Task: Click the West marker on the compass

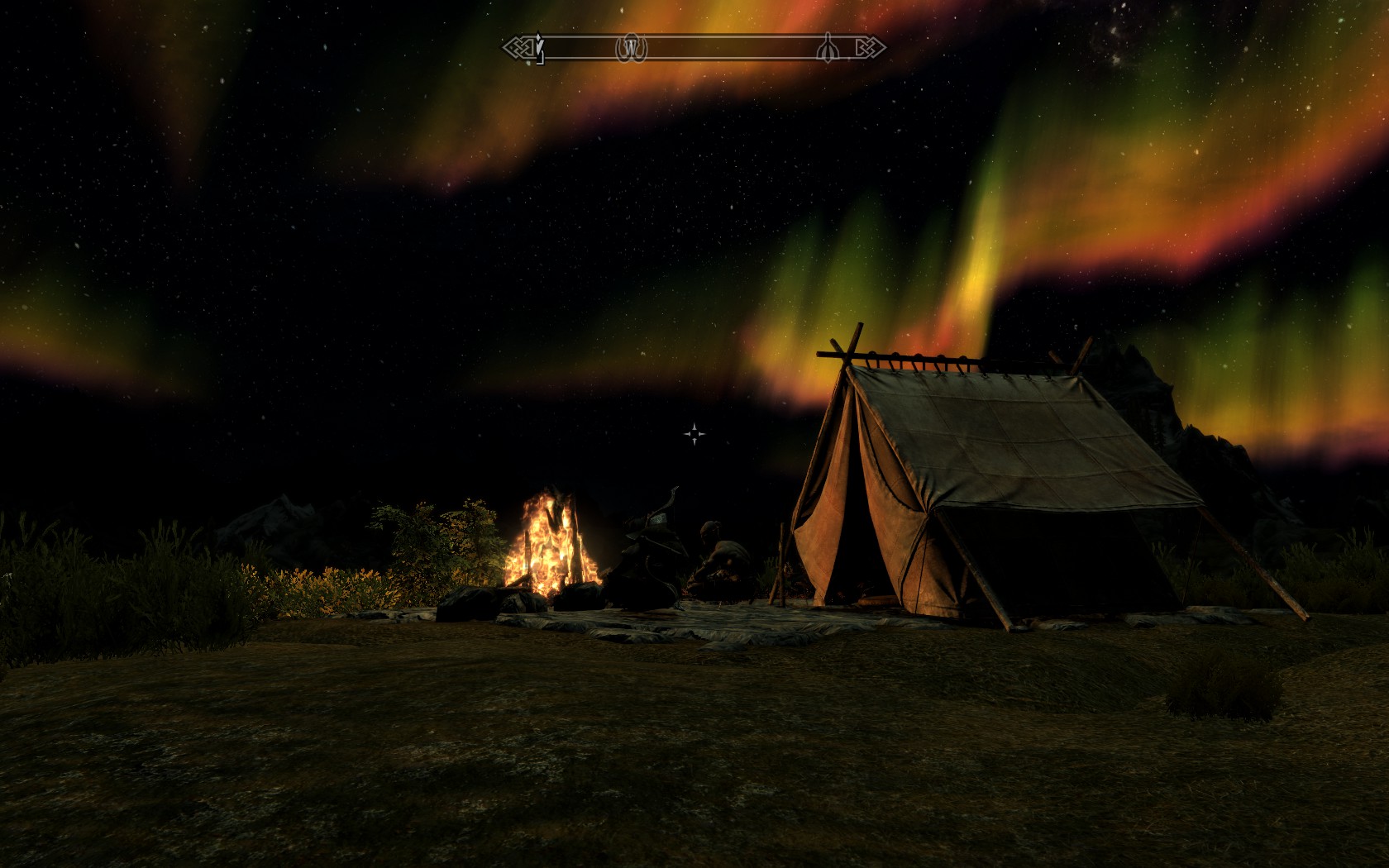Action: point(631,48)
